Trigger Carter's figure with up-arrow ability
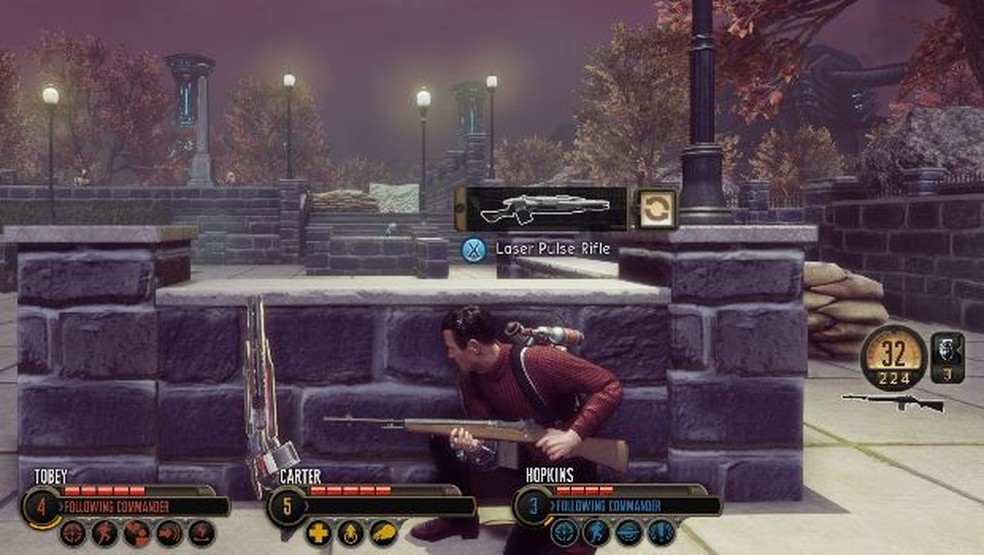The width and height of the screenshot is (984, 555). (x=351, y=533)
